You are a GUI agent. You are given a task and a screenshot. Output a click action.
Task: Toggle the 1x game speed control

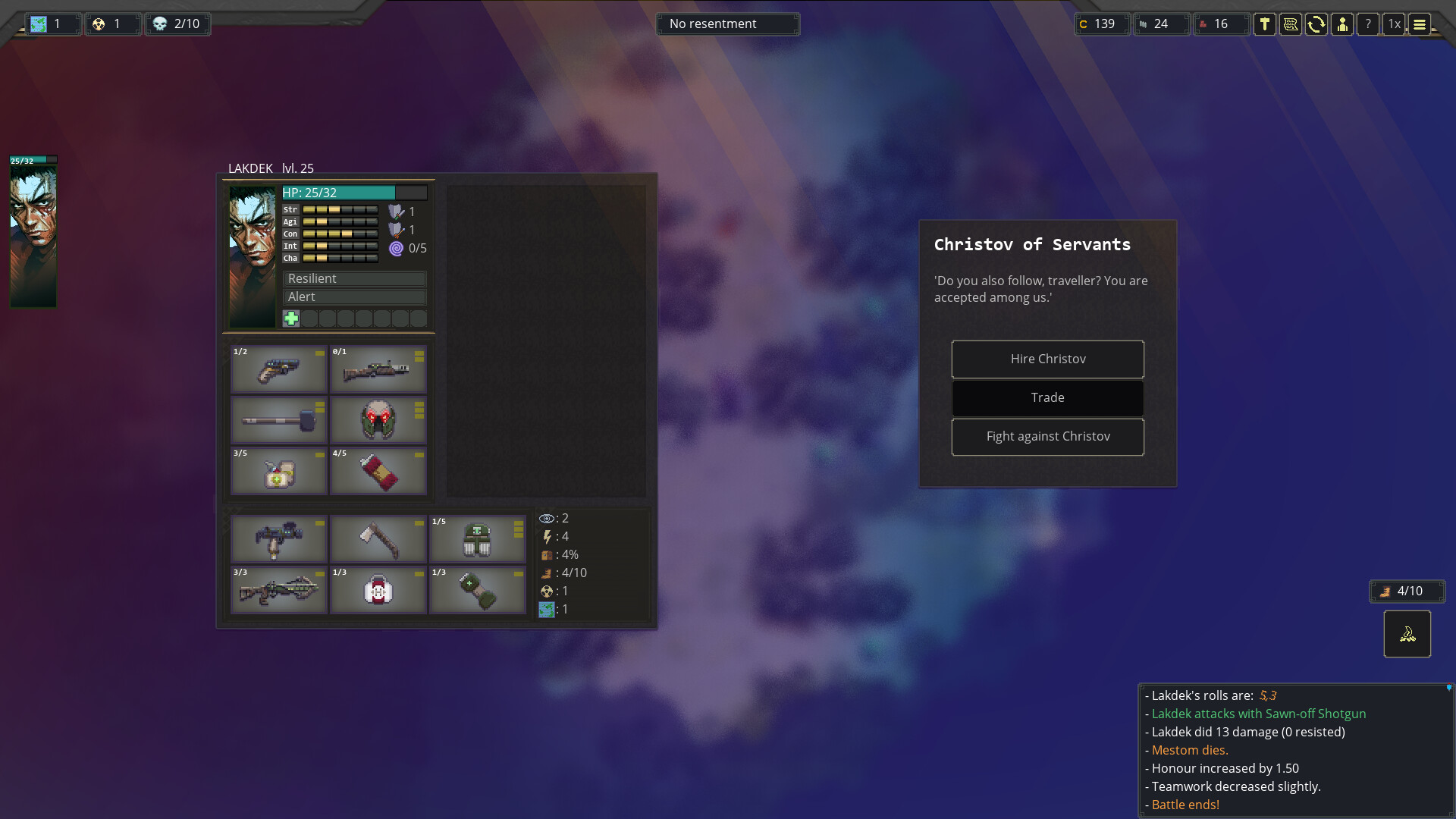point(1395,24)
